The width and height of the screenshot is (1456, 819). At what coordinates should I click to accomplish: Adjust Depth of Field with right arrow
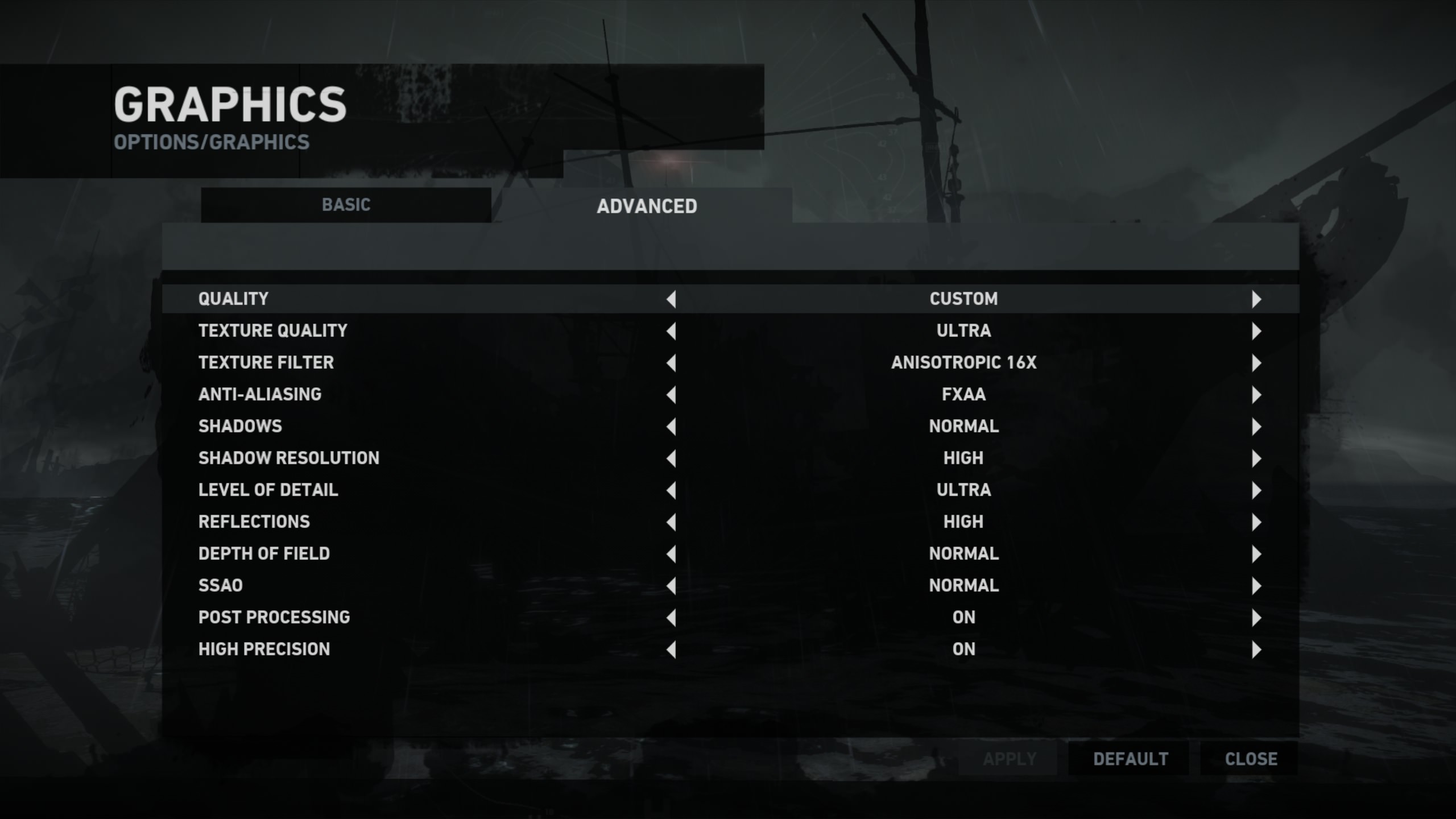point(1256,554)
